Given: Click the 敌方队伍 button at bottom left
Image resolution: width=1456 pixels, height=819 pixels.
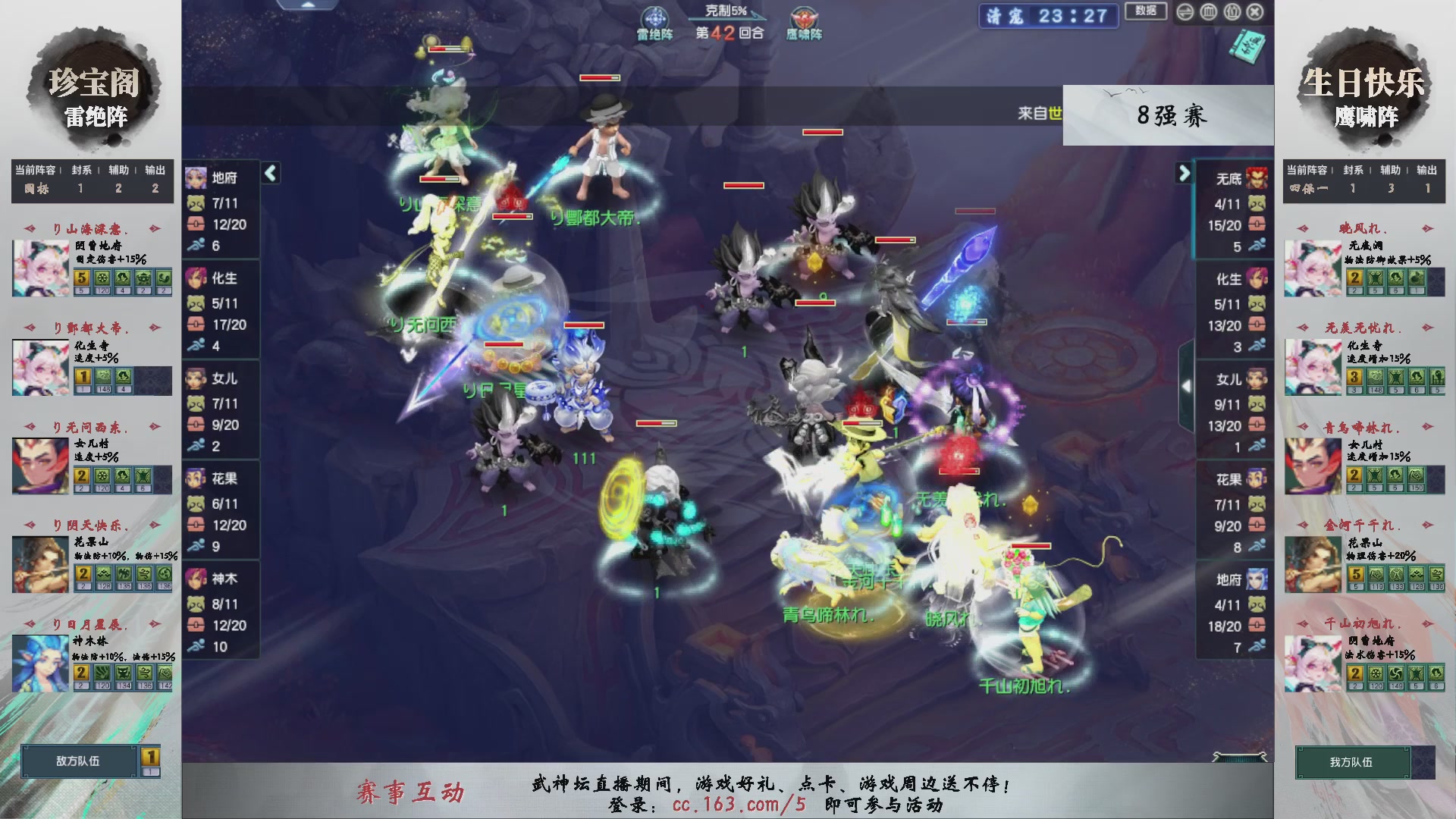Looking at the screenshot, I should point(76,761).
